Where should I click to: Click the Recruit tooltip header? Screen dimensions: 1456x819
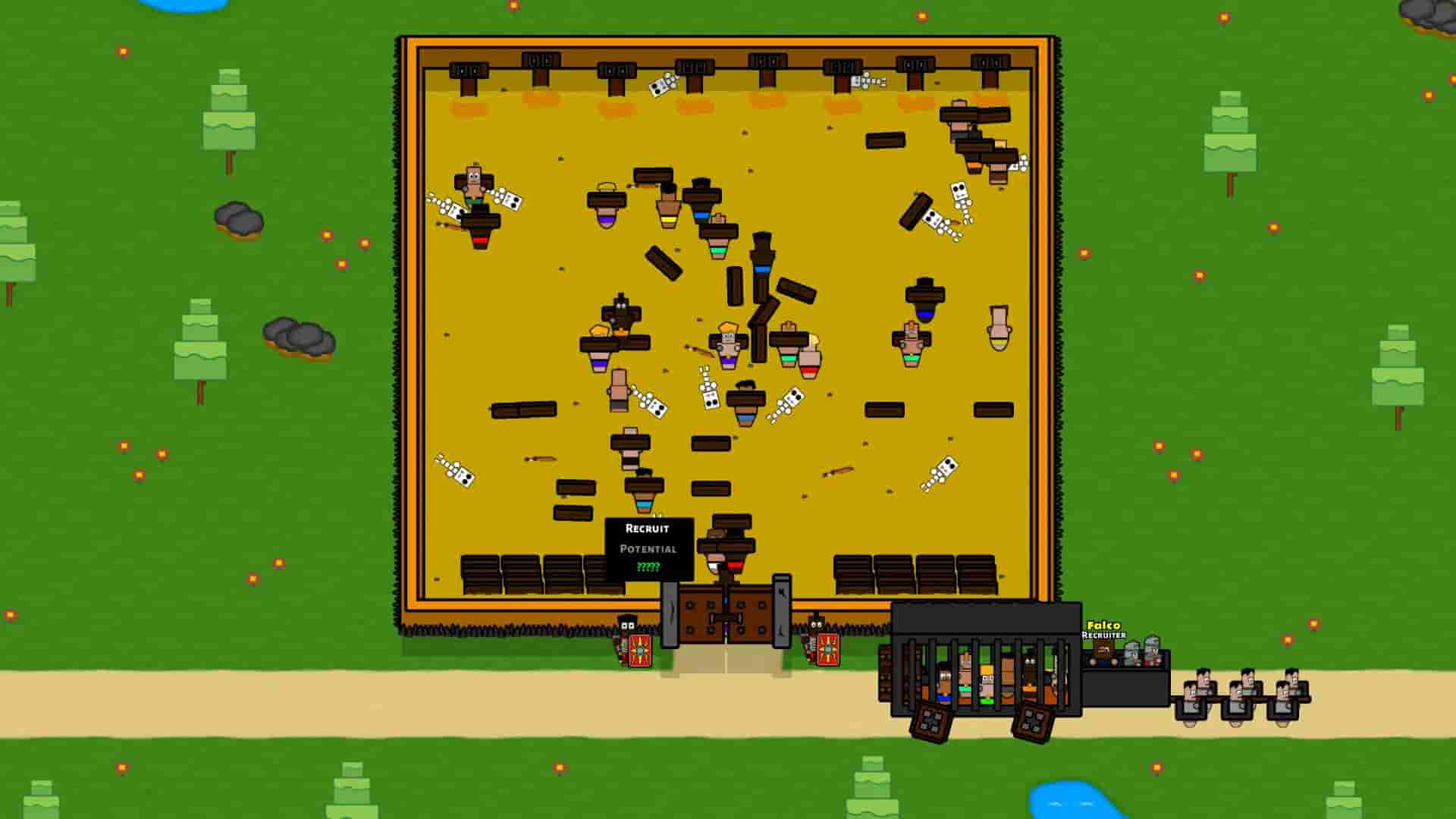click(648, 529)
